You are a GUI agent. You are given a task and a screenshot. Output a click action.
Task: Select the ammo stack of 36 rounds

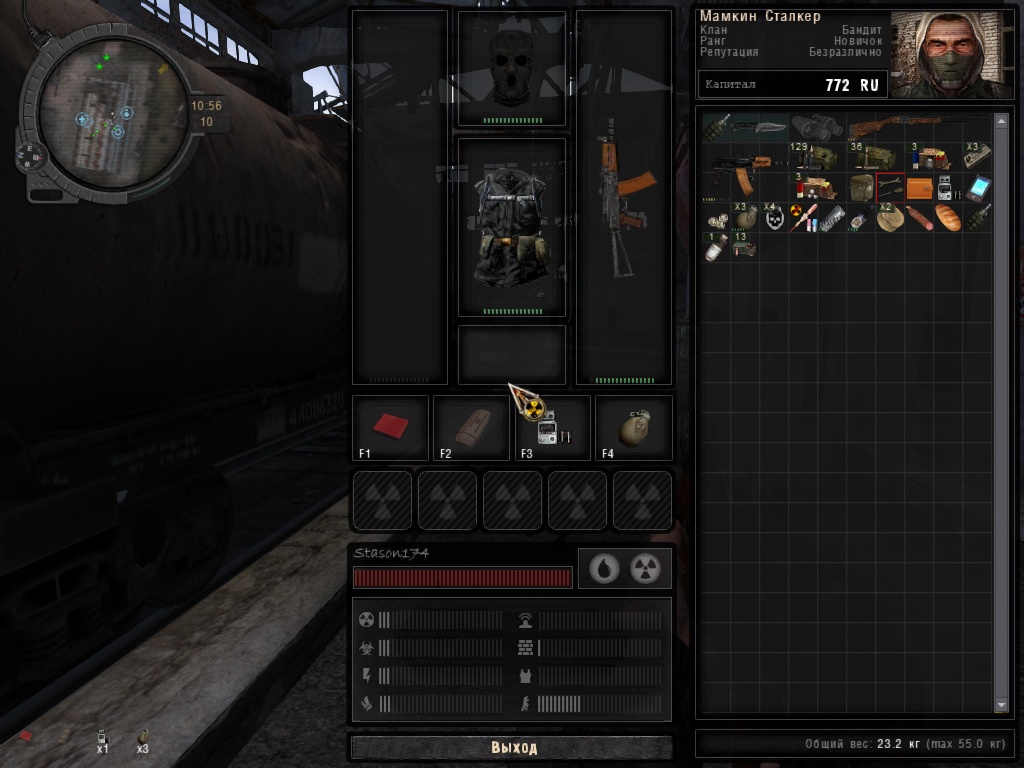tap(874, 157)
